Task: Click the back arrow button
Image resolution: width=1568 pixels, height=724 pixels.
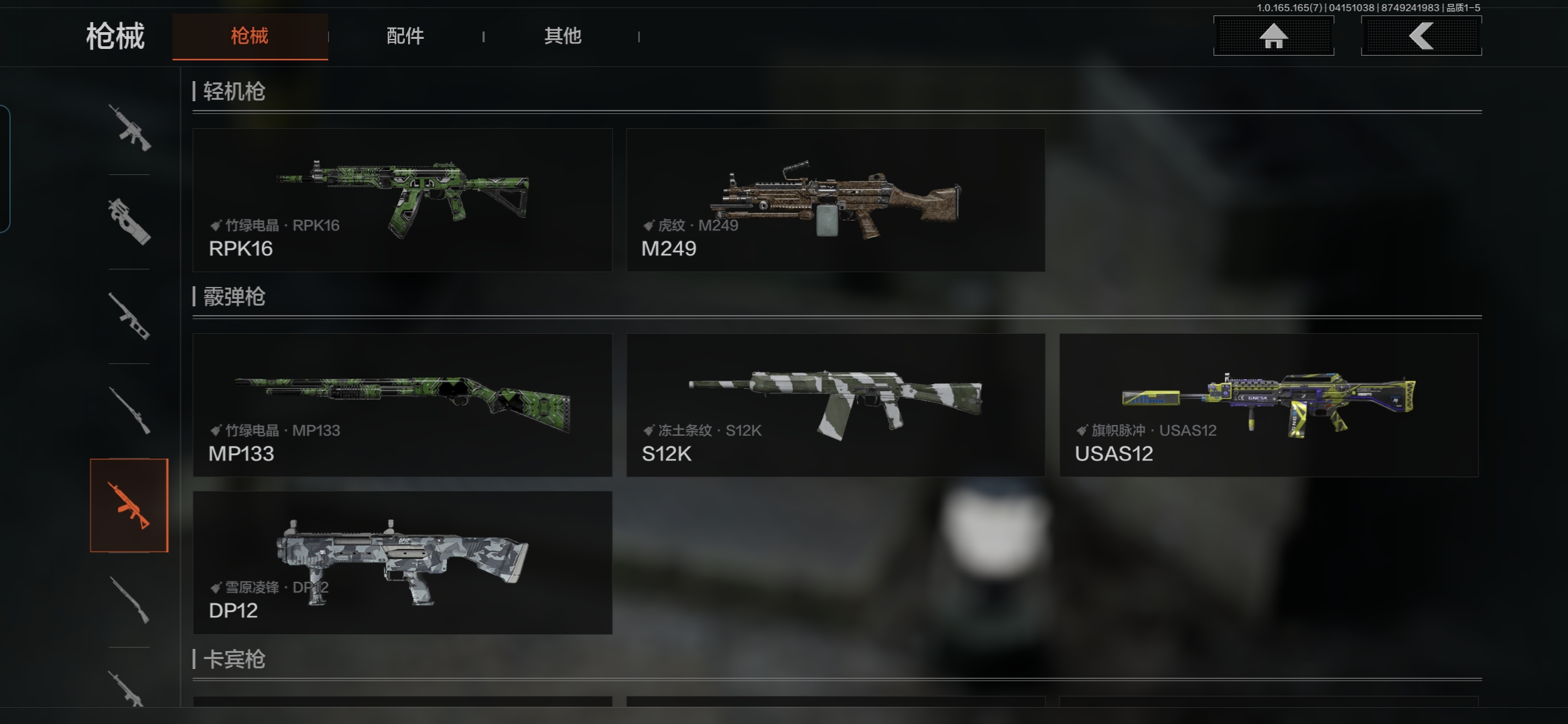Action: pyautogui.click(x=1421, y=36)
